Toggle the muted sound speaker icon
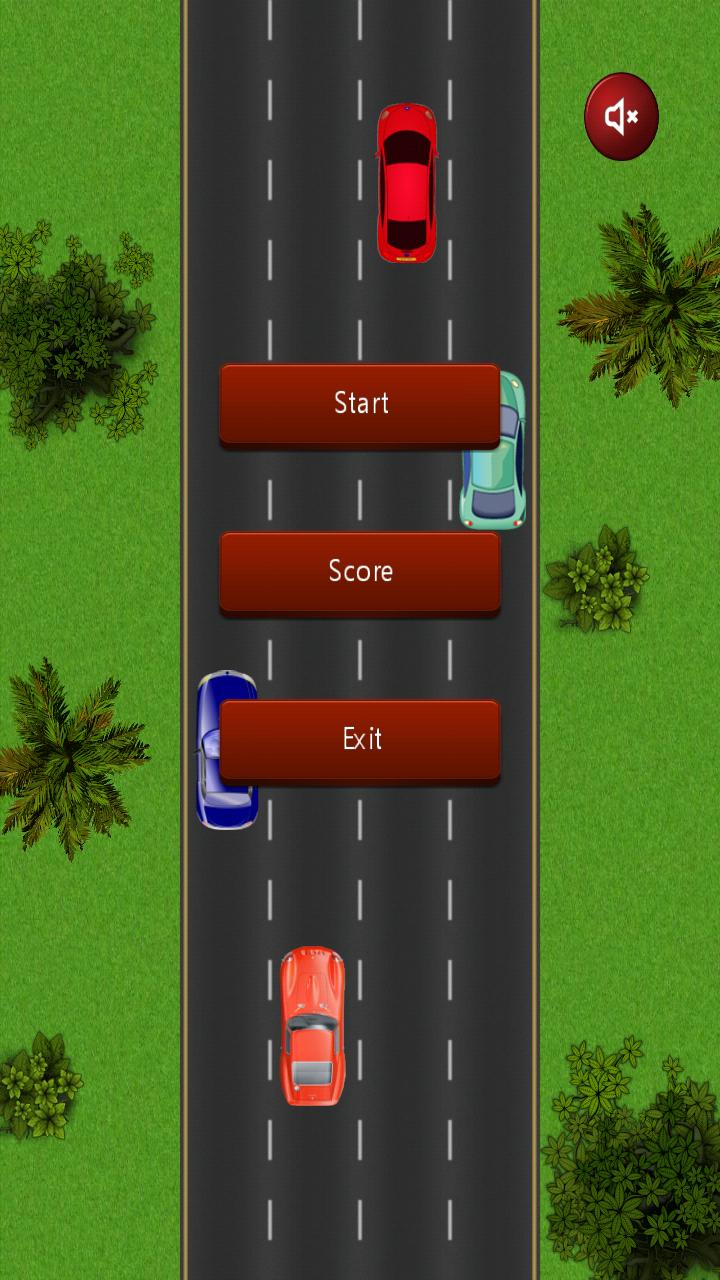This screenshot has width=720, height=1280. (621, 117)
